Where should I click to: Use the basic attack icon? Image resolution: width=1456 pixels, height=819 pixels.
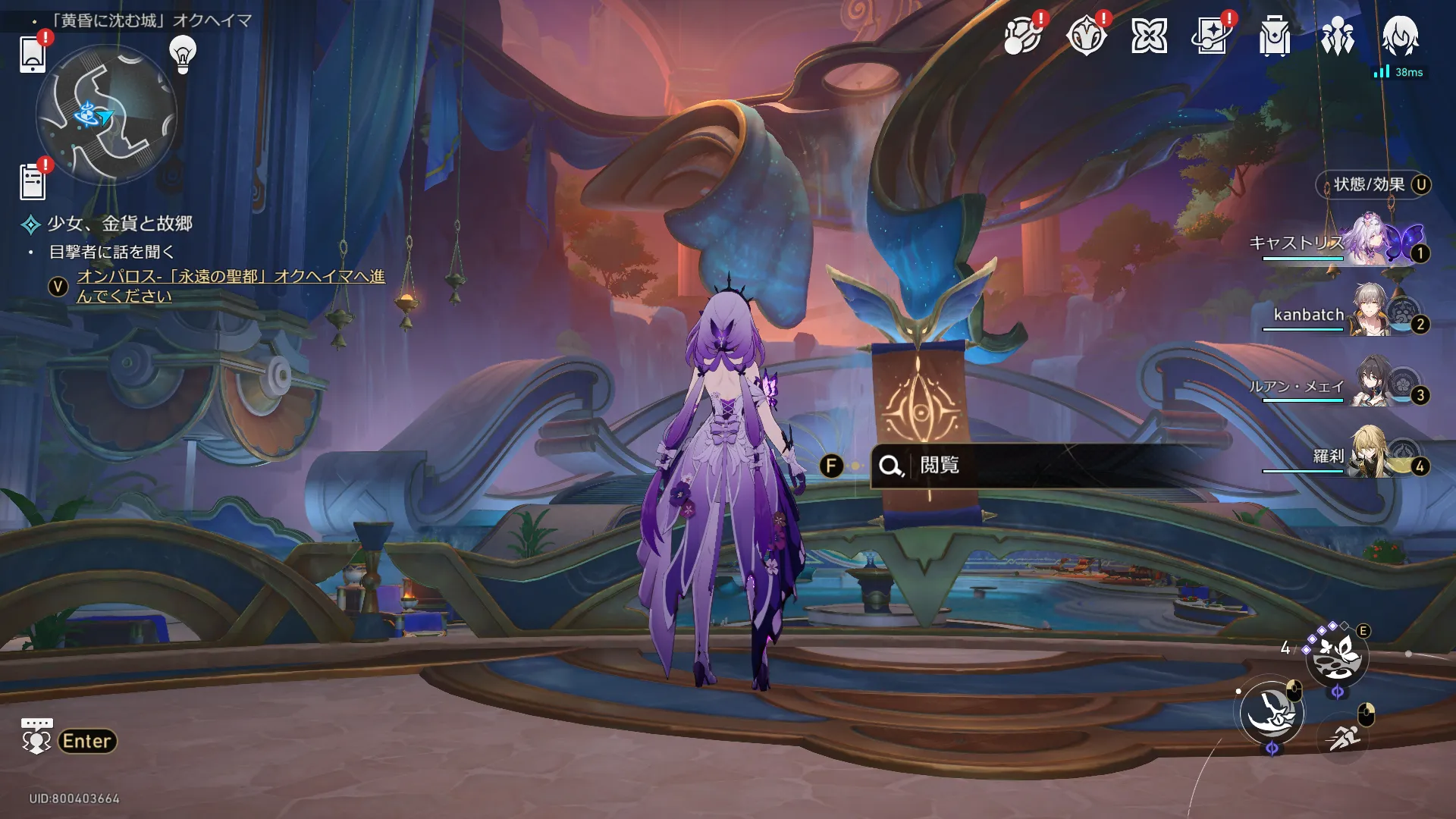(x=1272, y=713)
